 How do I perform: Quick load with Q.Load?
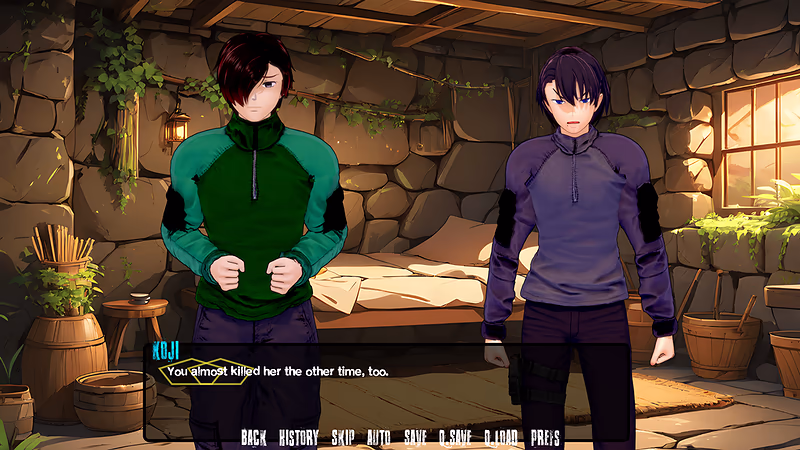pos(501,437)
